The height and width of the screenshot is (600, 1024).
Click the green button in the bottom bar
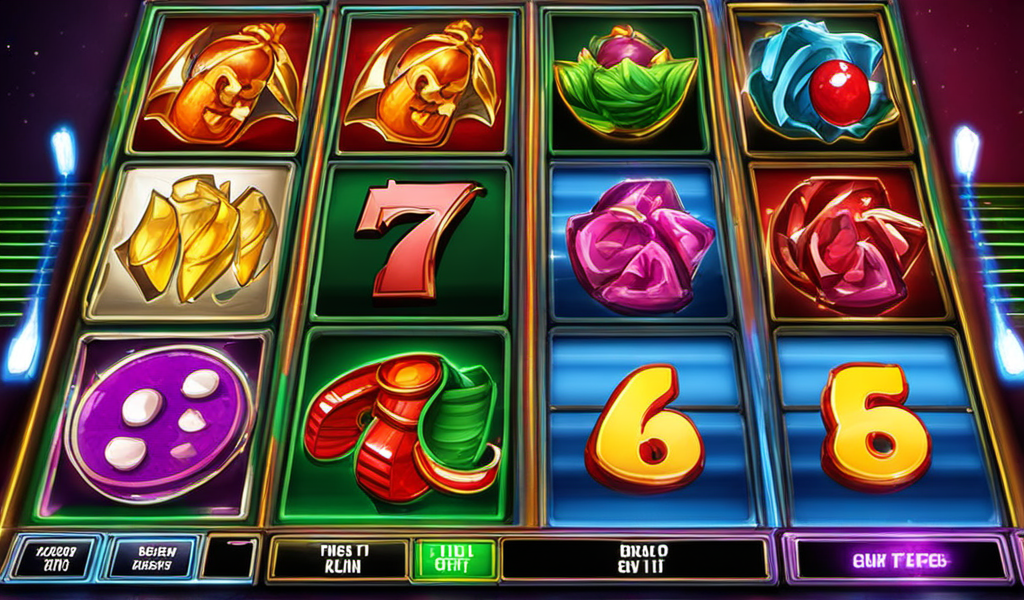point(454,558)
